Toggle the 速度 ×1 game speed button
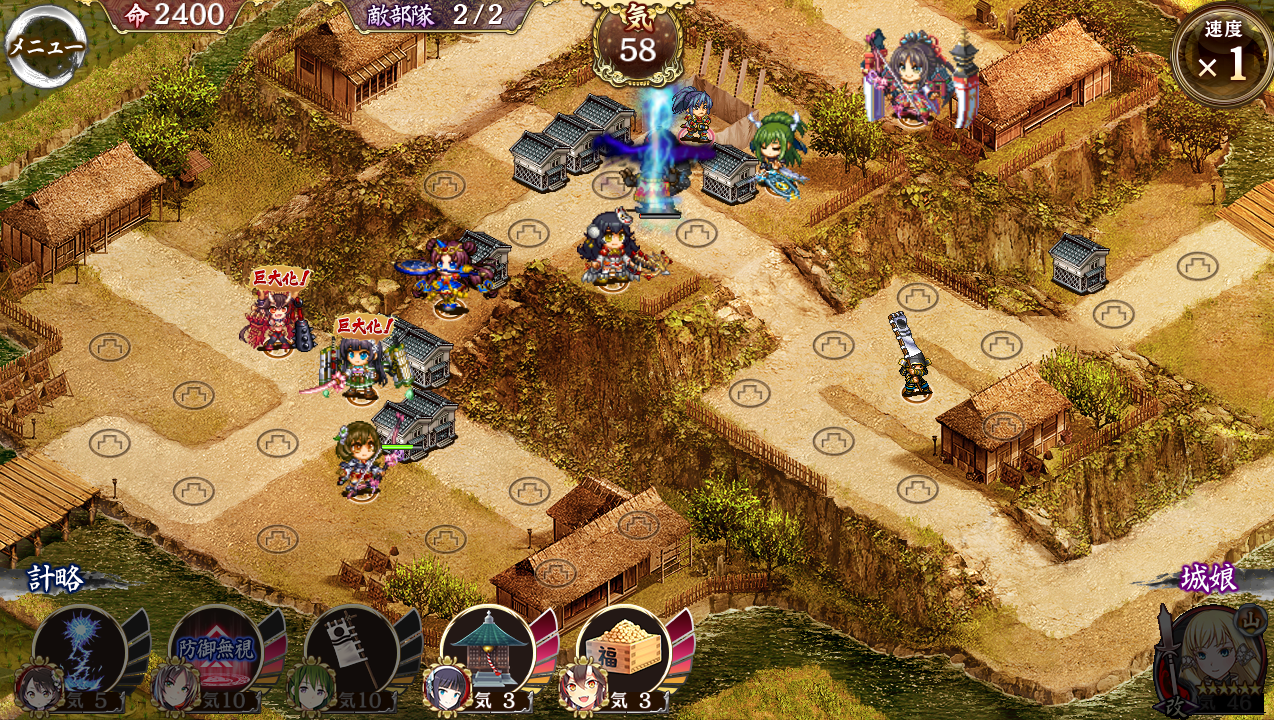This screenshot has height=720, width=1274. (x=1222, y=56)
